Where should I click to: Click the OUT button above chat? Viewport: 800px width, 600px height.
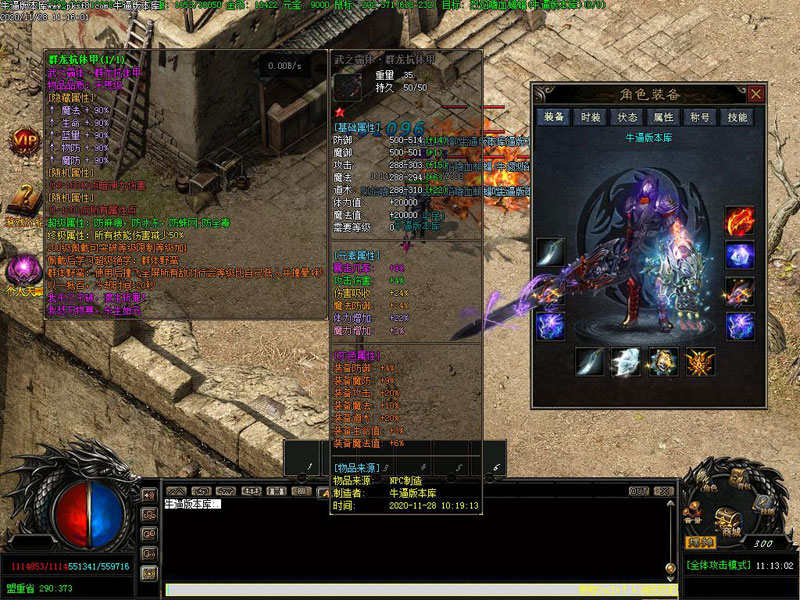637,491
